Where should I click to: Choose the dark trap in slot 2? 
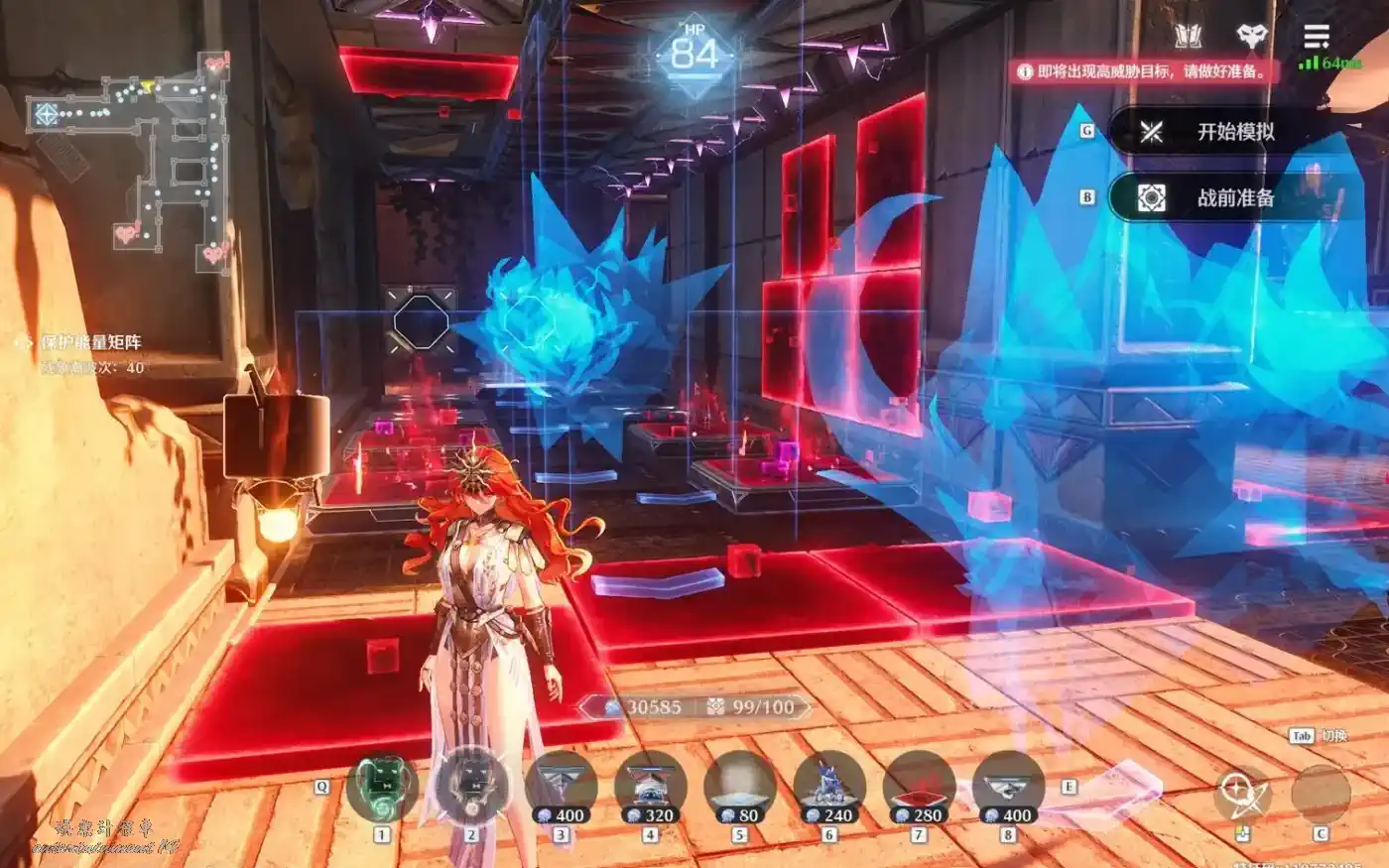(x=472, y=789)
